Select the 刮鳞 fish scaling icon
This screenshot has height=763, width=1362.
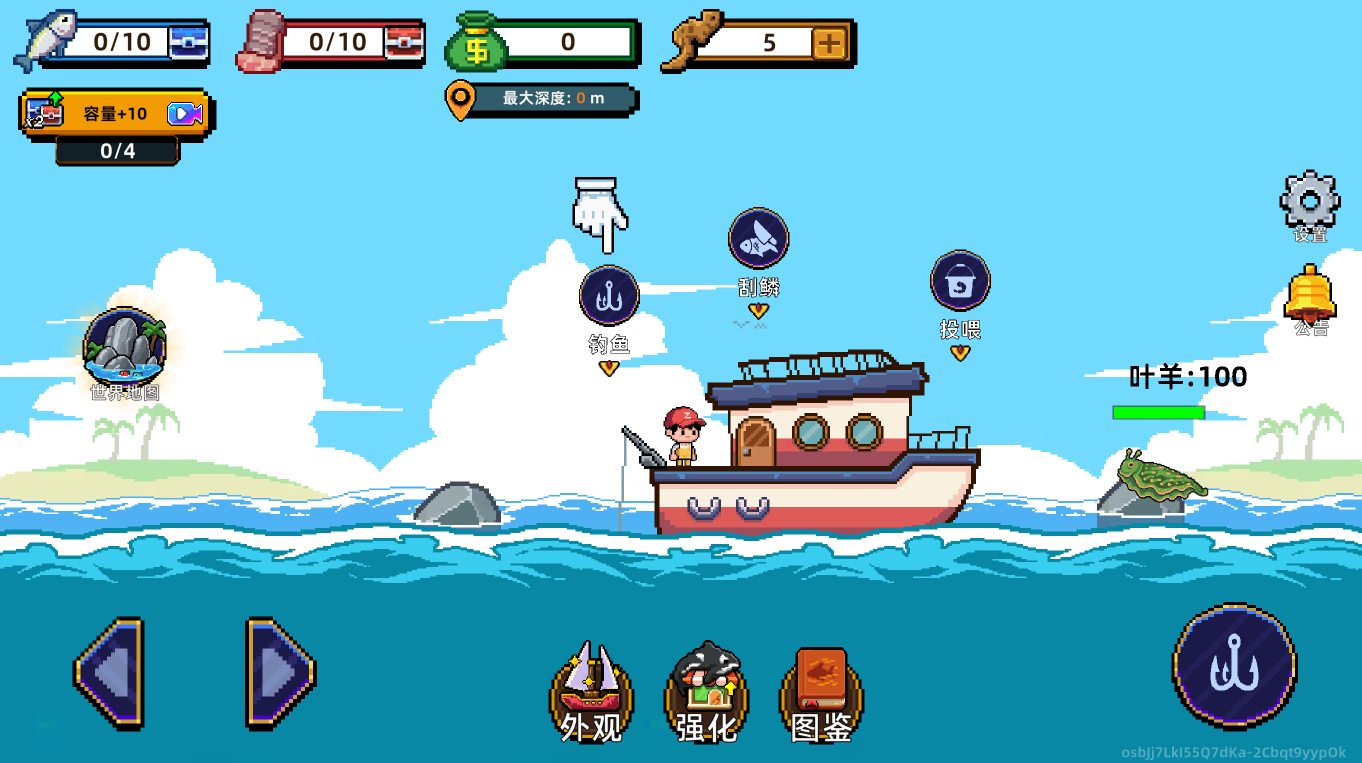click(x=758, y=238)
